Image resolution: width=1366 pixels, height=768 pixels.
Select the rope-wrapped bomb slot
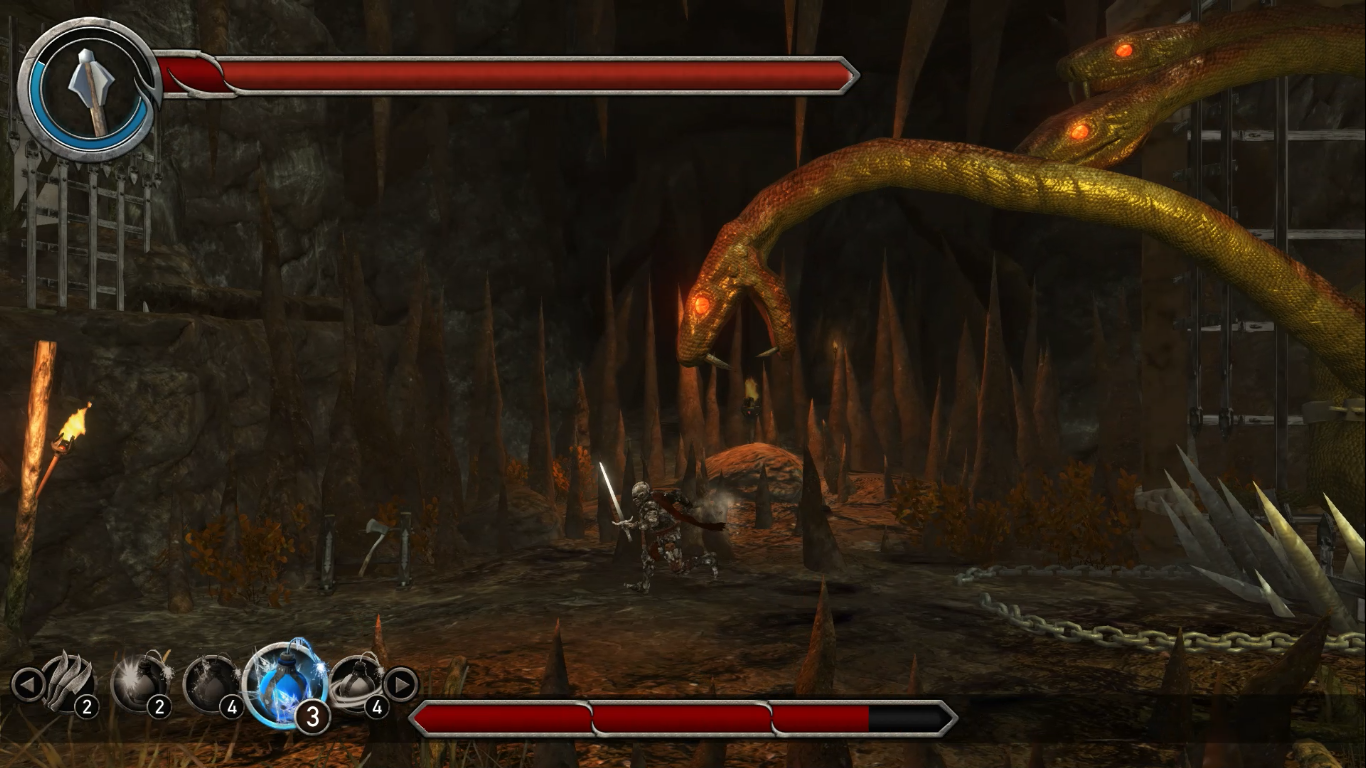356,683
